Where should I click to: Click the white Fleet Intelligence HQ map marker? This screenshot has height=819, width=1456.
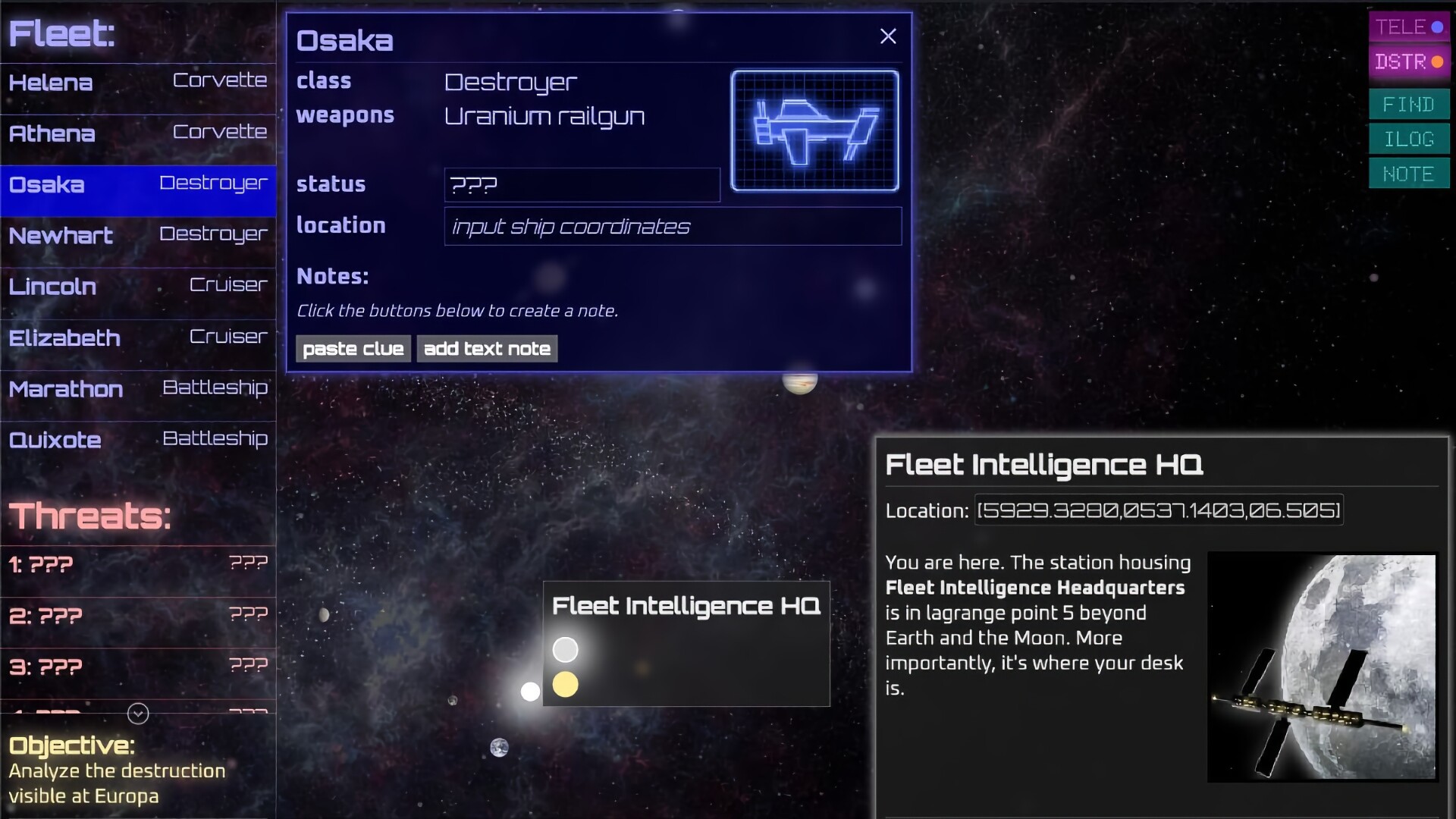pyautogui.click(x=565, y=649)
